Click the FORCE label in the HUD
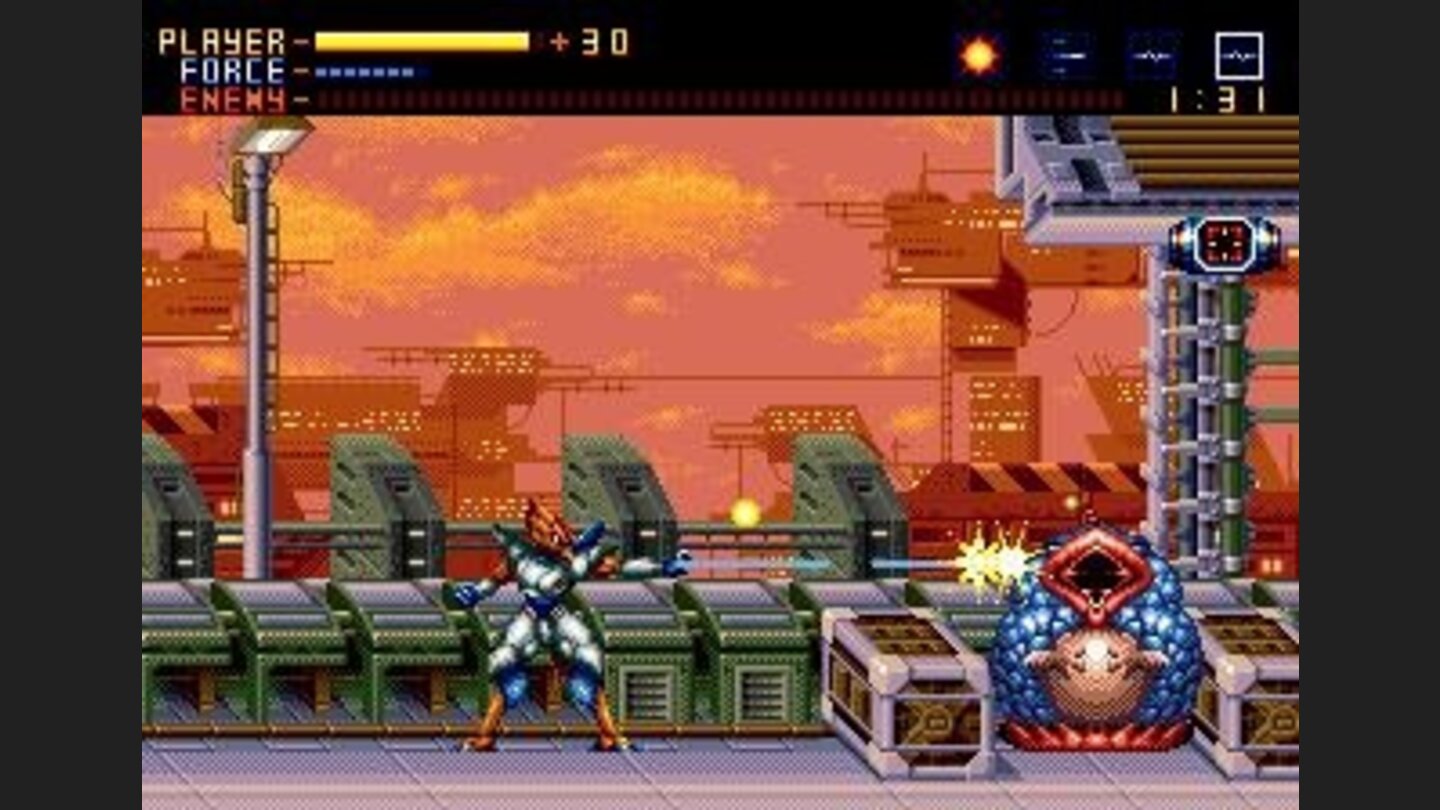The image size is (1440, 810). tap(232, 69)
